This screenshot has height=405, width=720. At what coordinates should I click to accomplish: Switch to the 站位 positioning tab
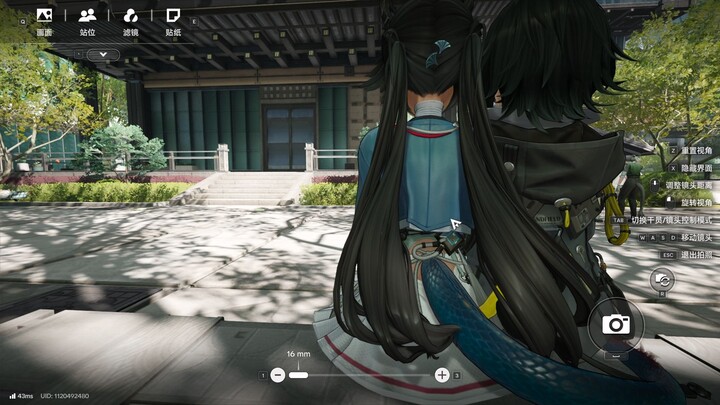click(x=87, y=20)
